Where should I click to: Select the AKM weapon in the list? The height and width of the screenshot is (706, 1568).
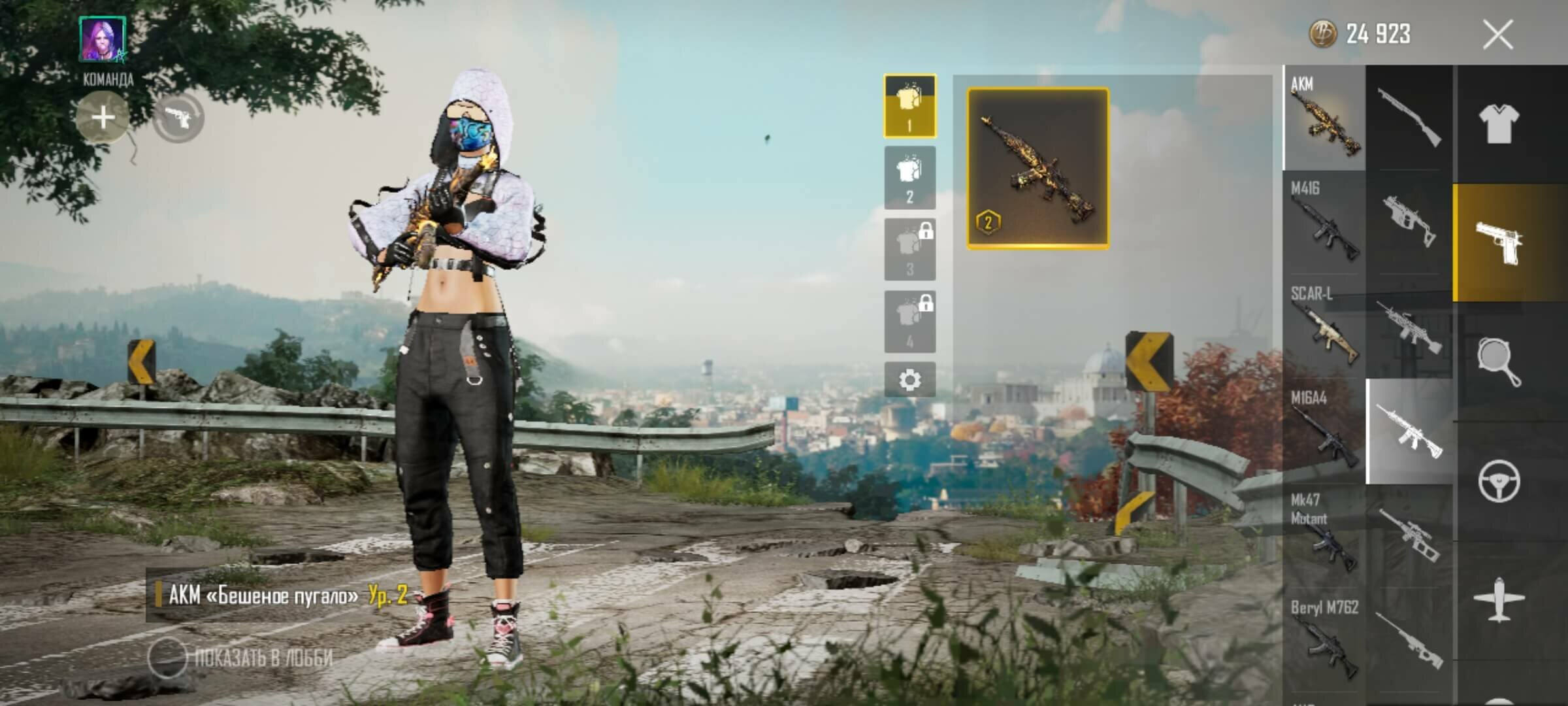pos(1324,118)
